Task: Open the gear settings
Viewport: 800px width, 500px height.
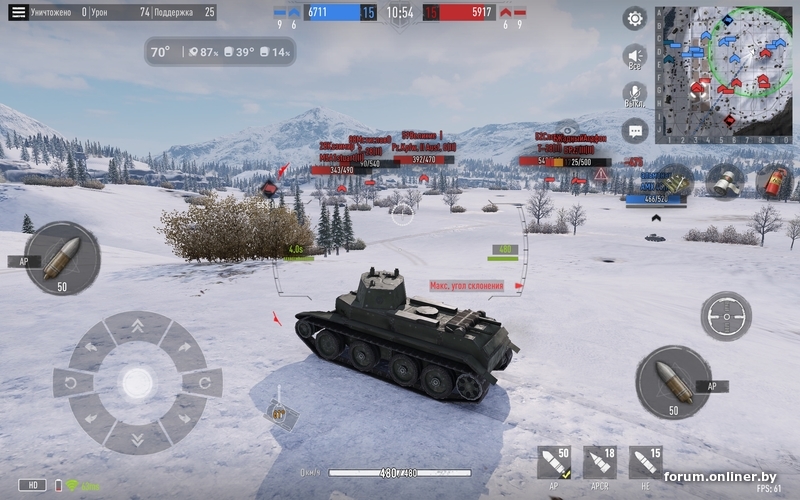Action: click(635, 18)
